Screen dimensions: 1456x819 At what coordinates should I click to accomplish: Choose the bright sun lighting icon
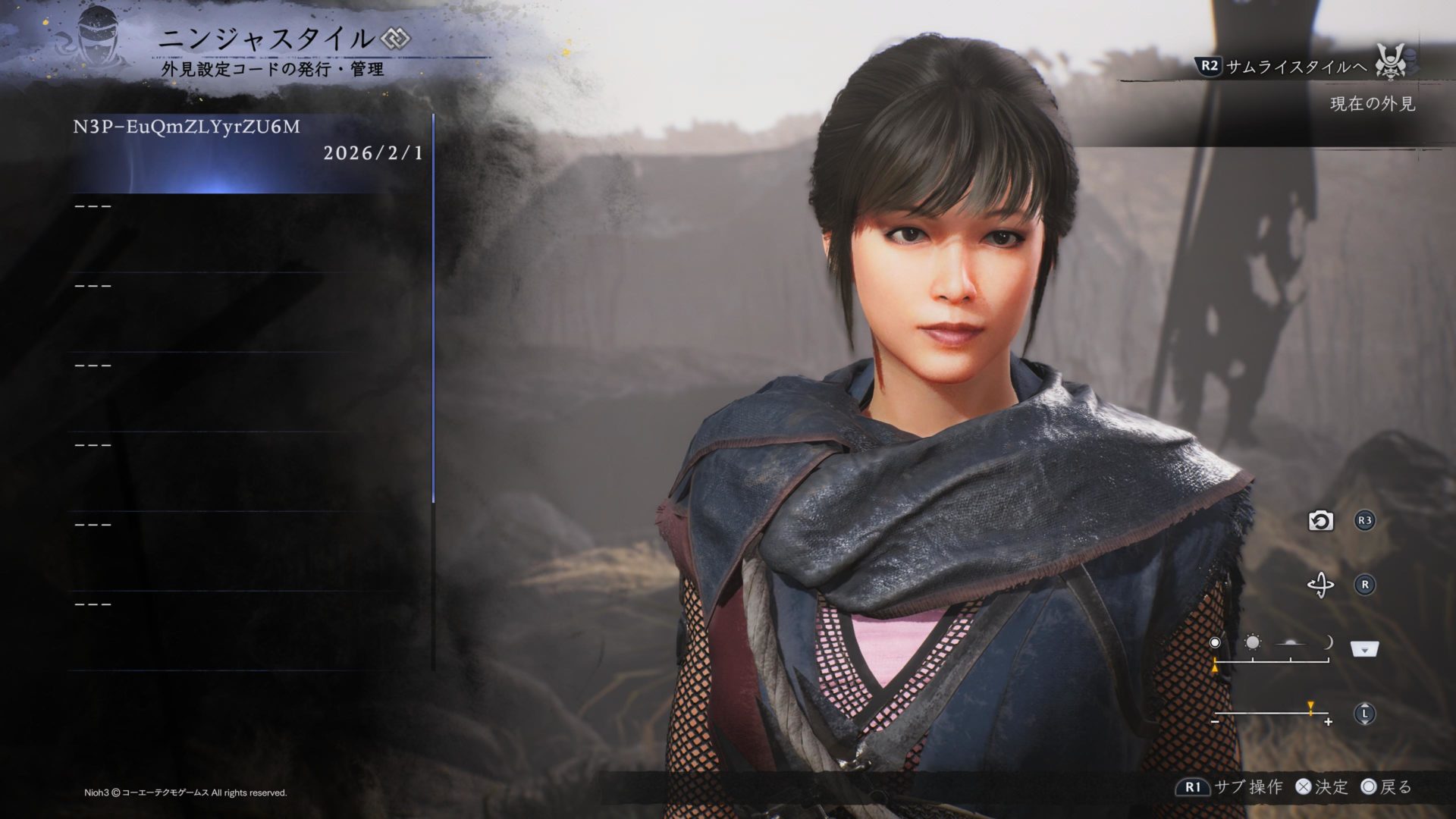[x=1253, y=643]
